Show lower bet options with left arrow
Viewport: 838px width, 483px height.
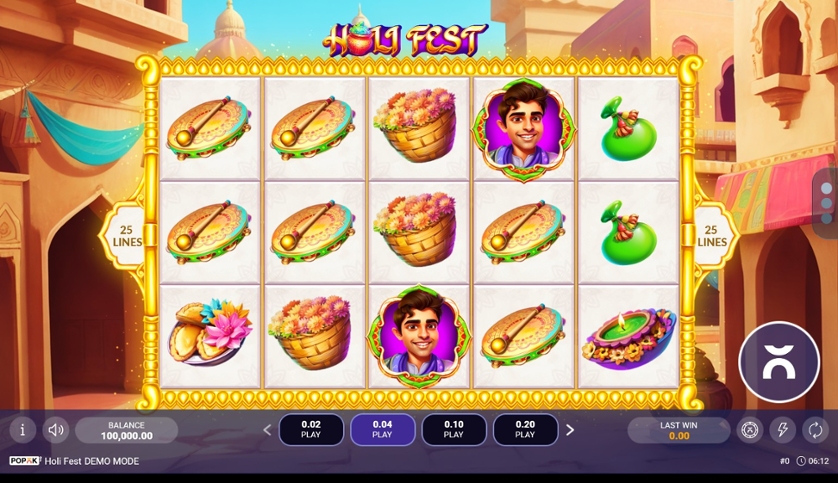coord(267,430)
